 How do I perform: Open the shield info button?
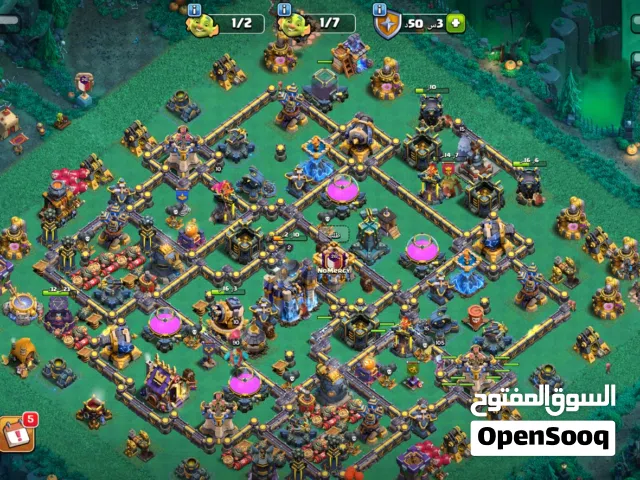click(379, 10)
